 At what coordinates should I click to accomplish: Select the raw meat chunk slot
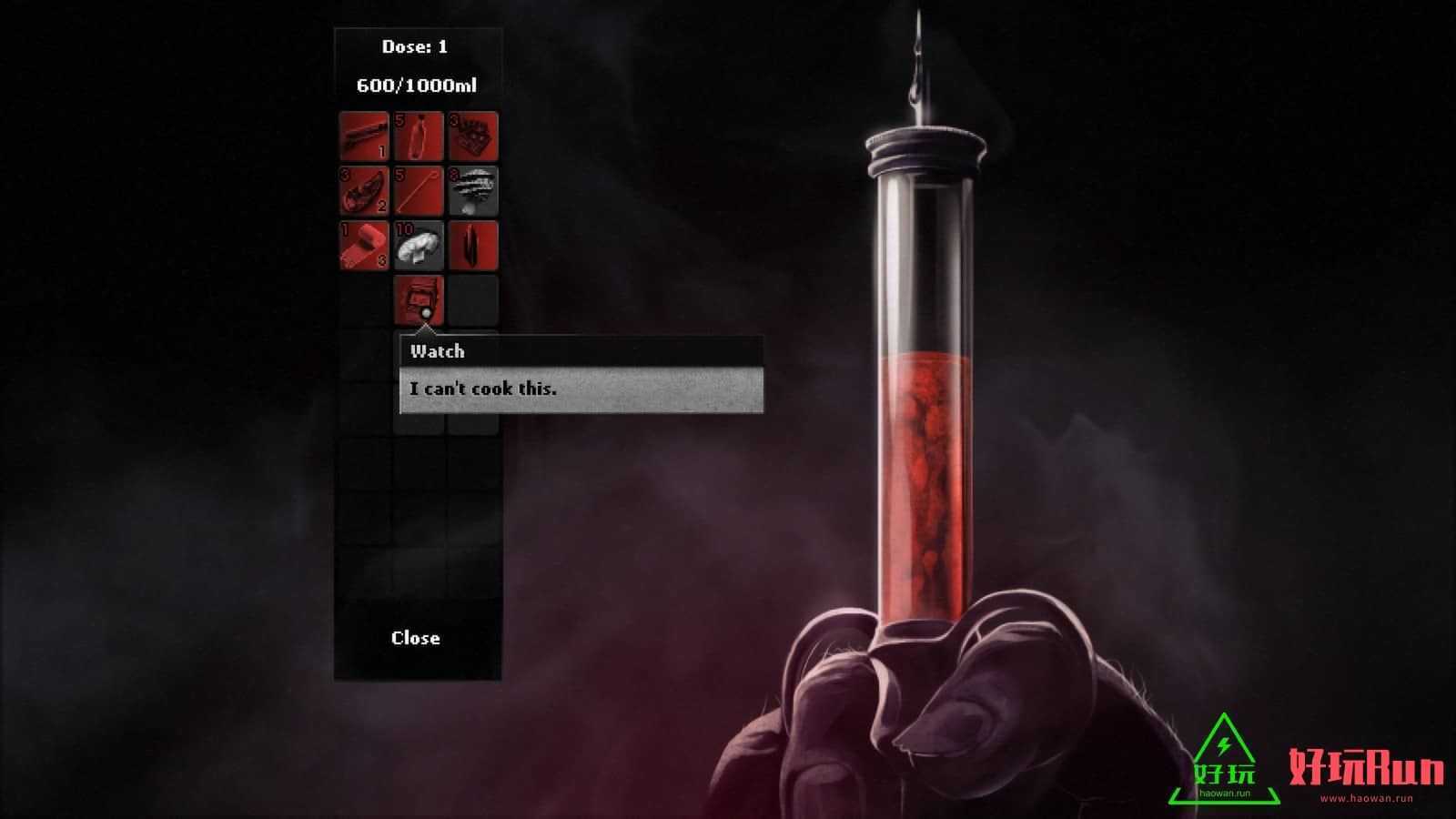tap(364, 191)
